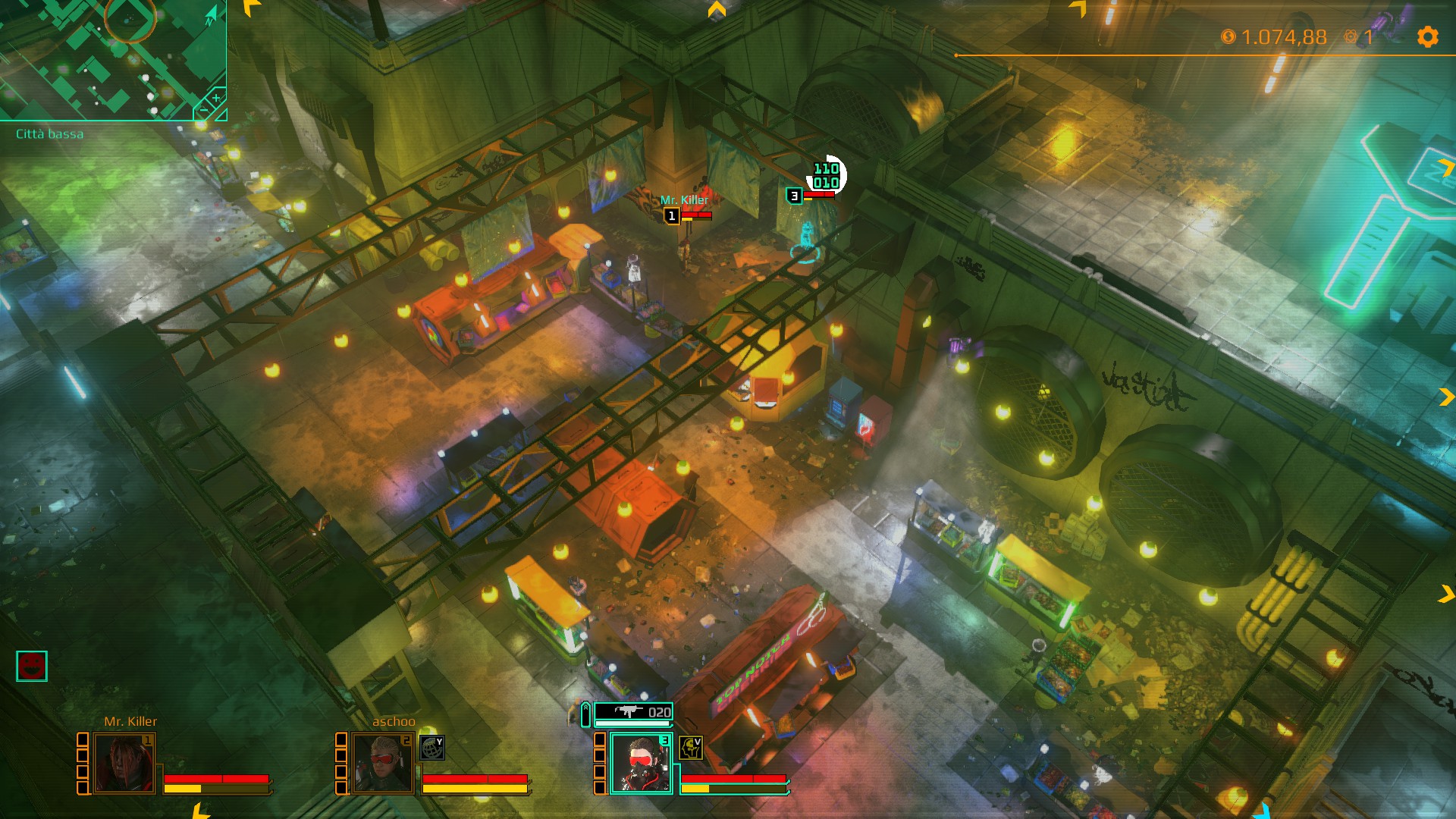
Task: Click the active masked character's portrait frame
Action: 641,764
